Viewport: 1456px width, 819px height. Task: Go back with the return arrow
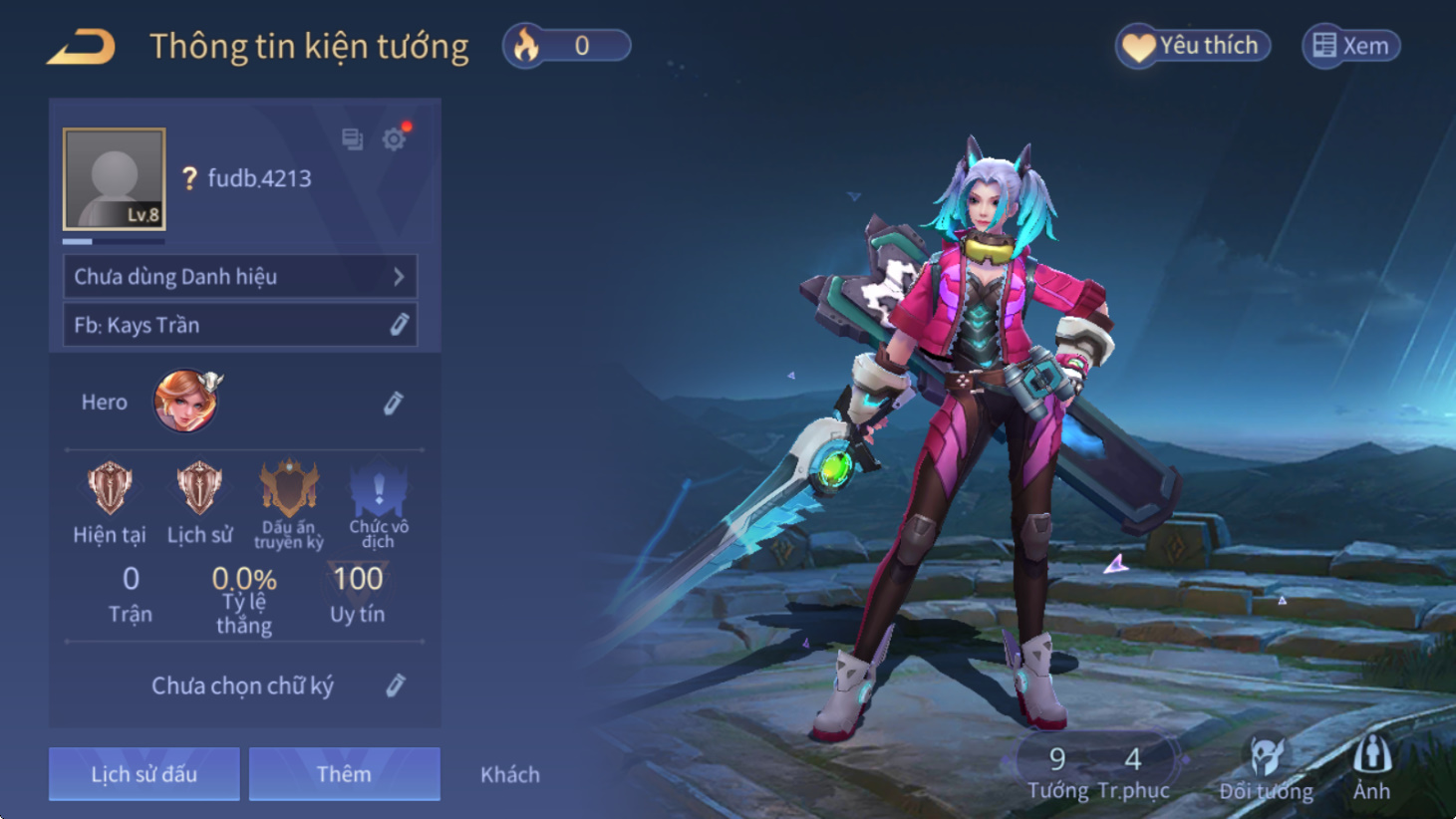82,47
